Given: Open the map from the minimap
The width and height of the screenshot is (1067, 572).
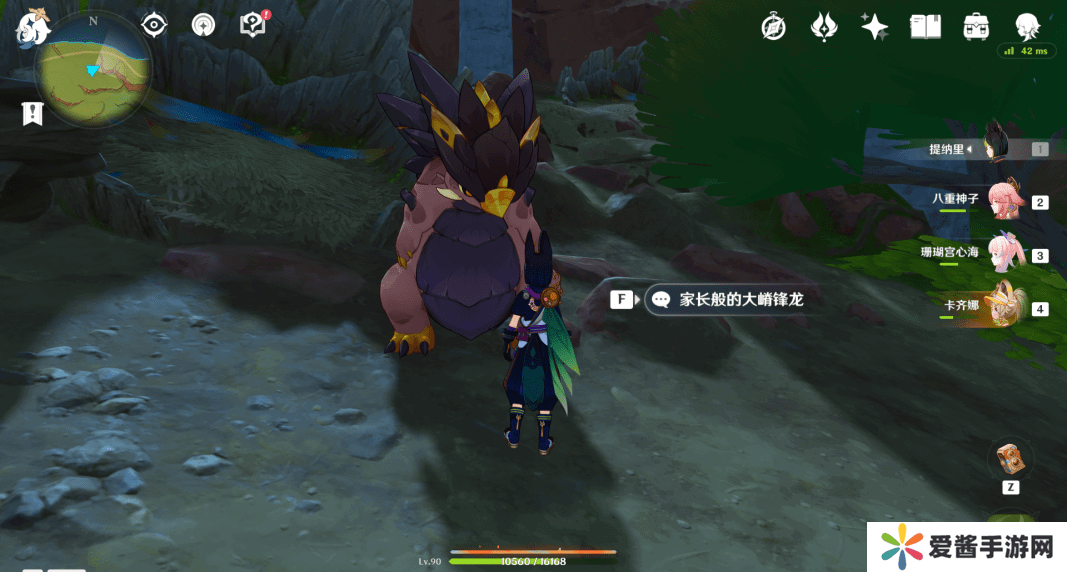Looking at the screenshot, I should (93, 70).
